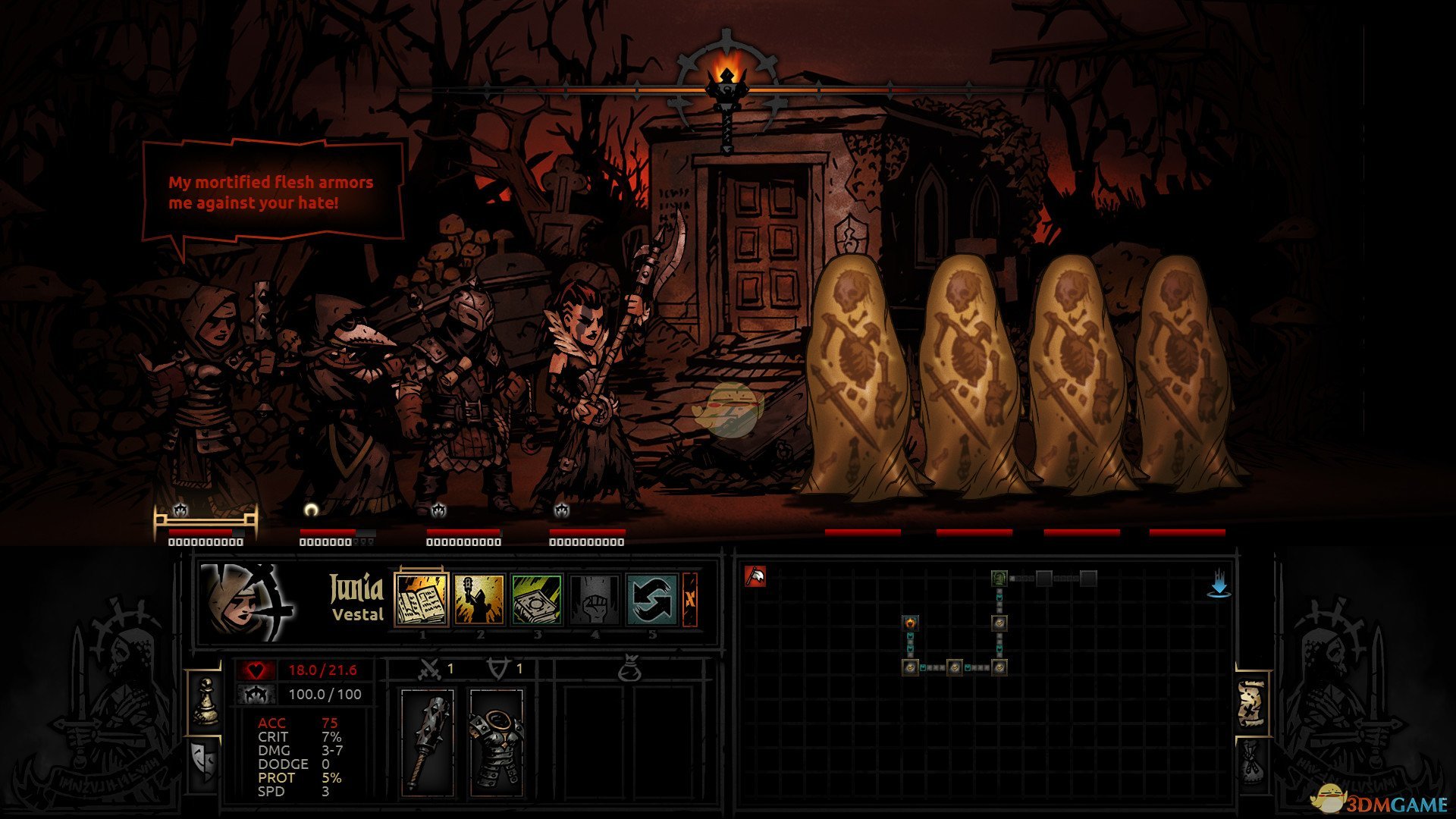Show the map scroll tab
Screen dimensions: 1456x819
pos(1251,704)
